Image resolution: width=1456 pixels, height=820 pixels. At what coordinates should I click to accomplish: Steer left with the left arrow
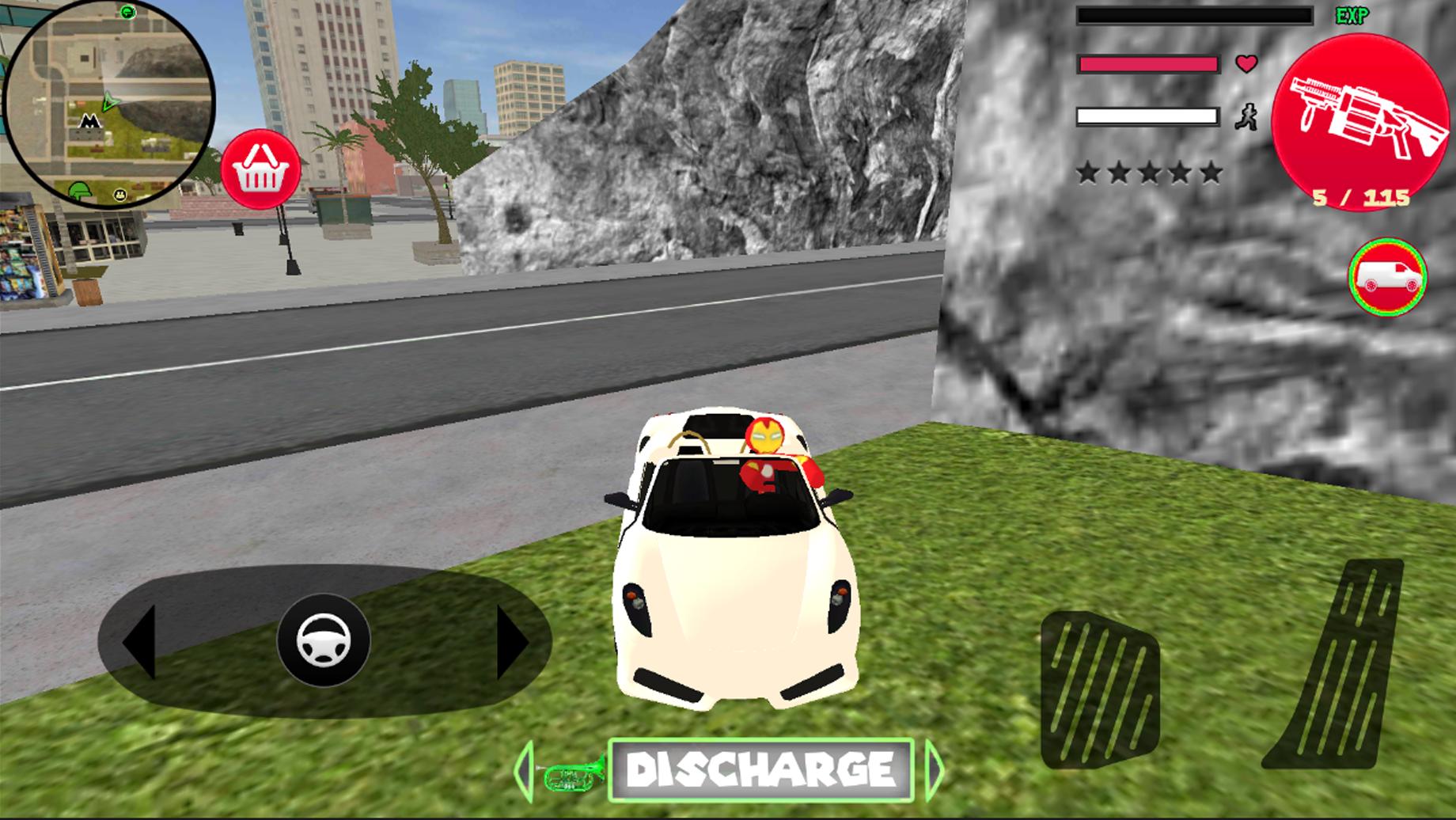(x=140, y=641)
